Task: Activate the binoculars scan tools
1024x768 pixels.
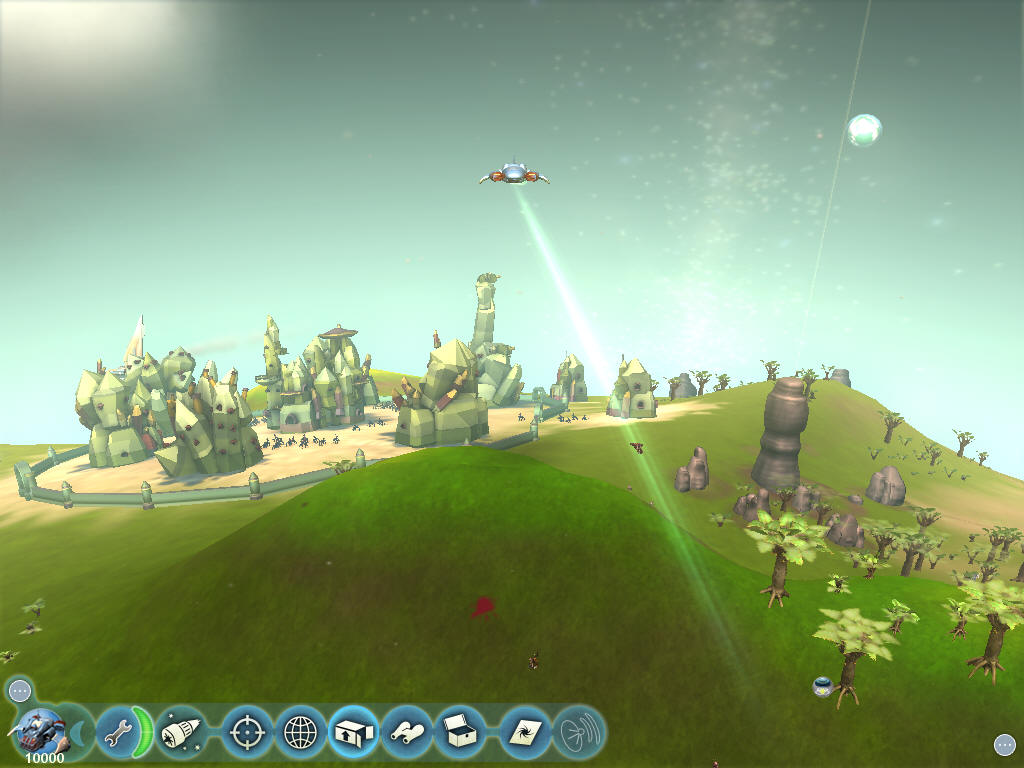Action: 407,733
